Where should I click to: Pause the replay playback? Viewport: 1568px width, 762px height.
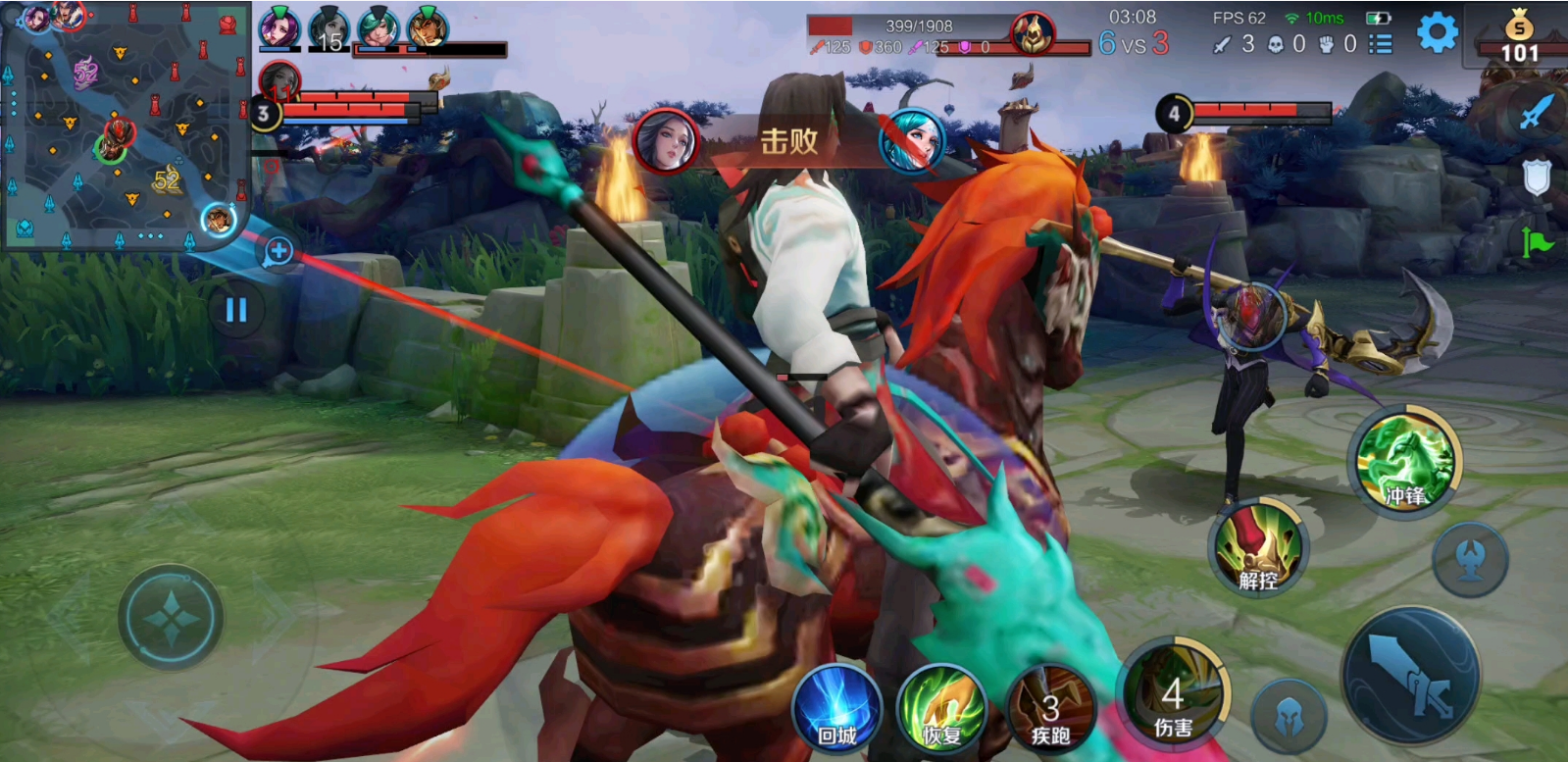(236, 310)
